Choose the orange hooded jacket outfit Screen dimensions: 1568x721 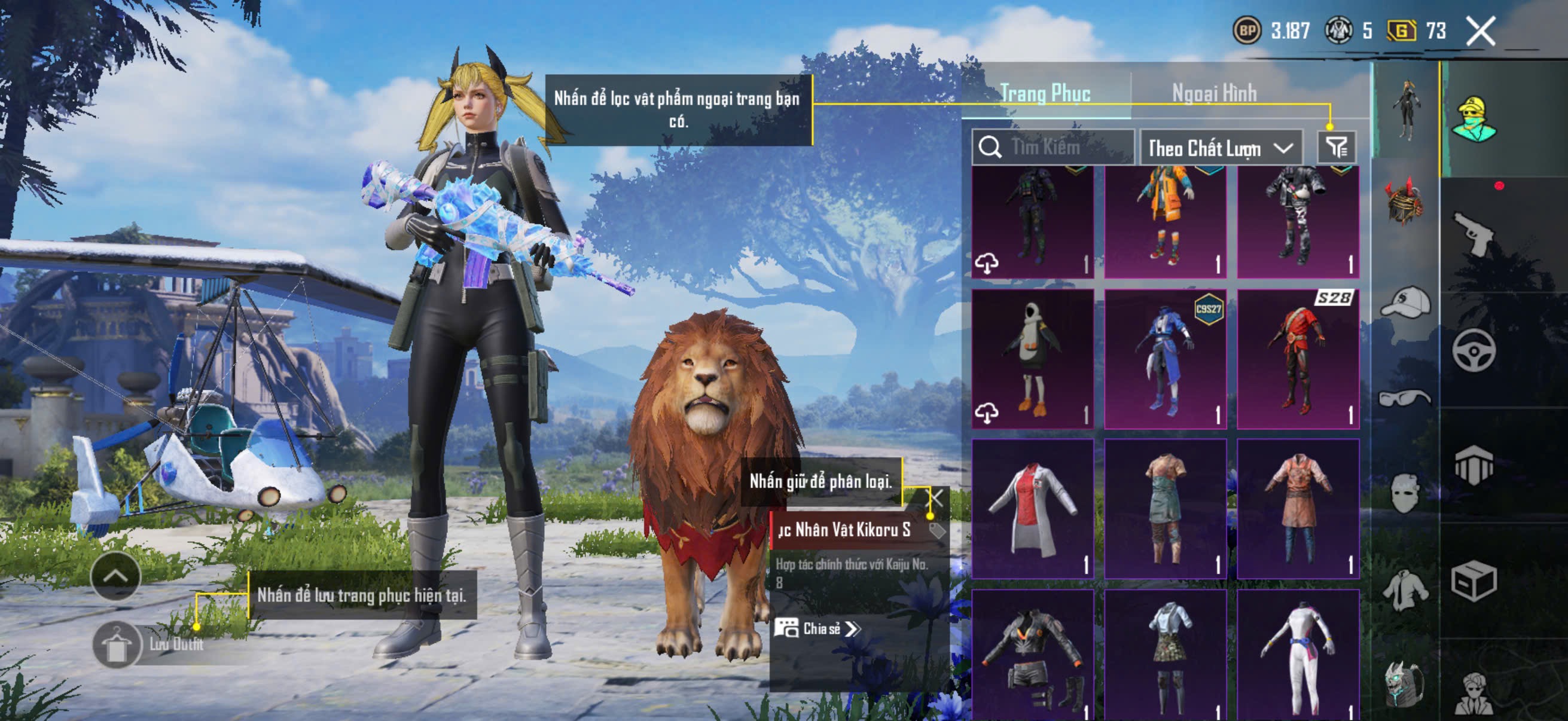(1165, 221)
